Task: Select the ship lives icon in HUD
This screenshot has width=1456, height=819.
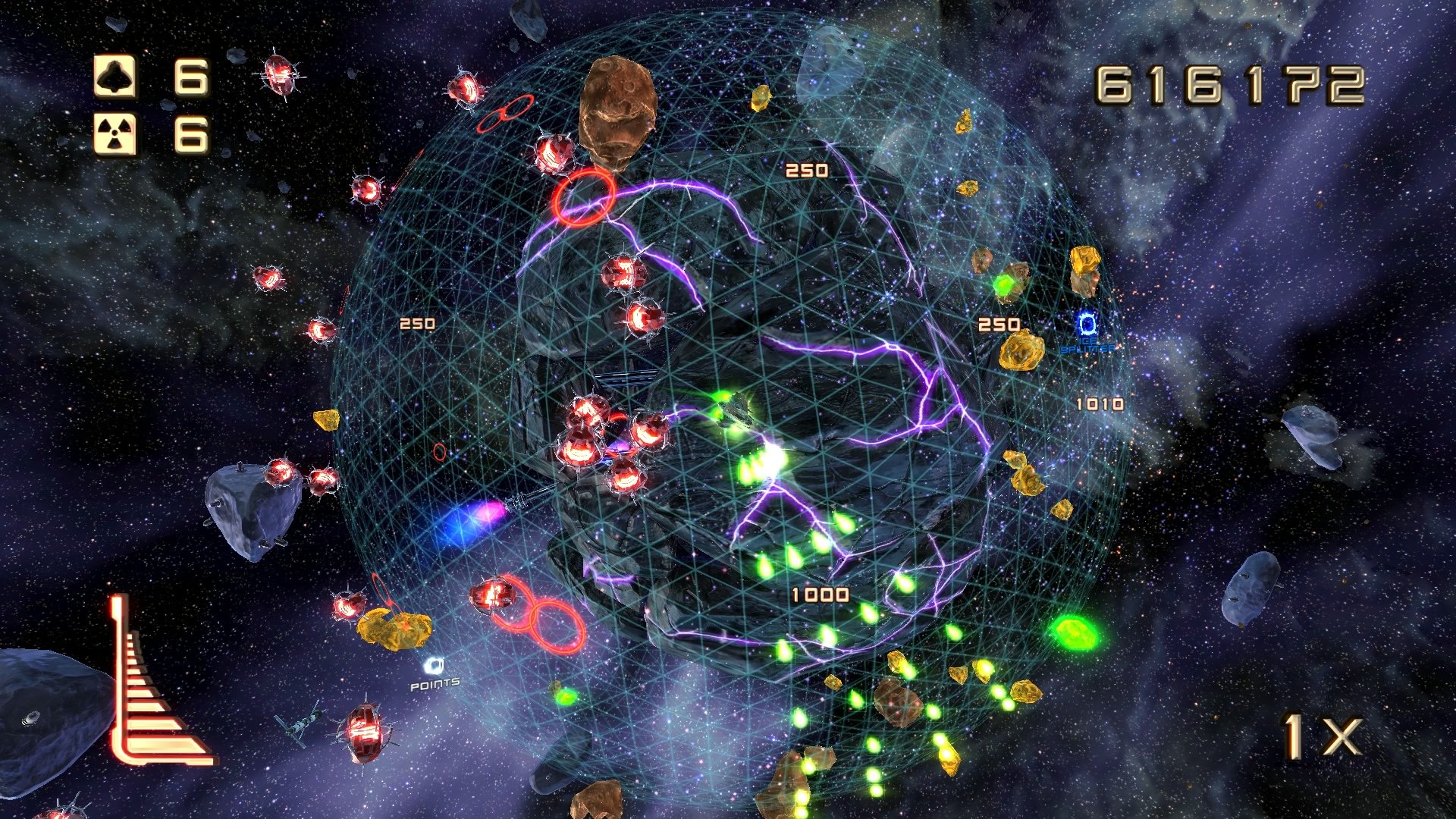Action: point(114,74)
